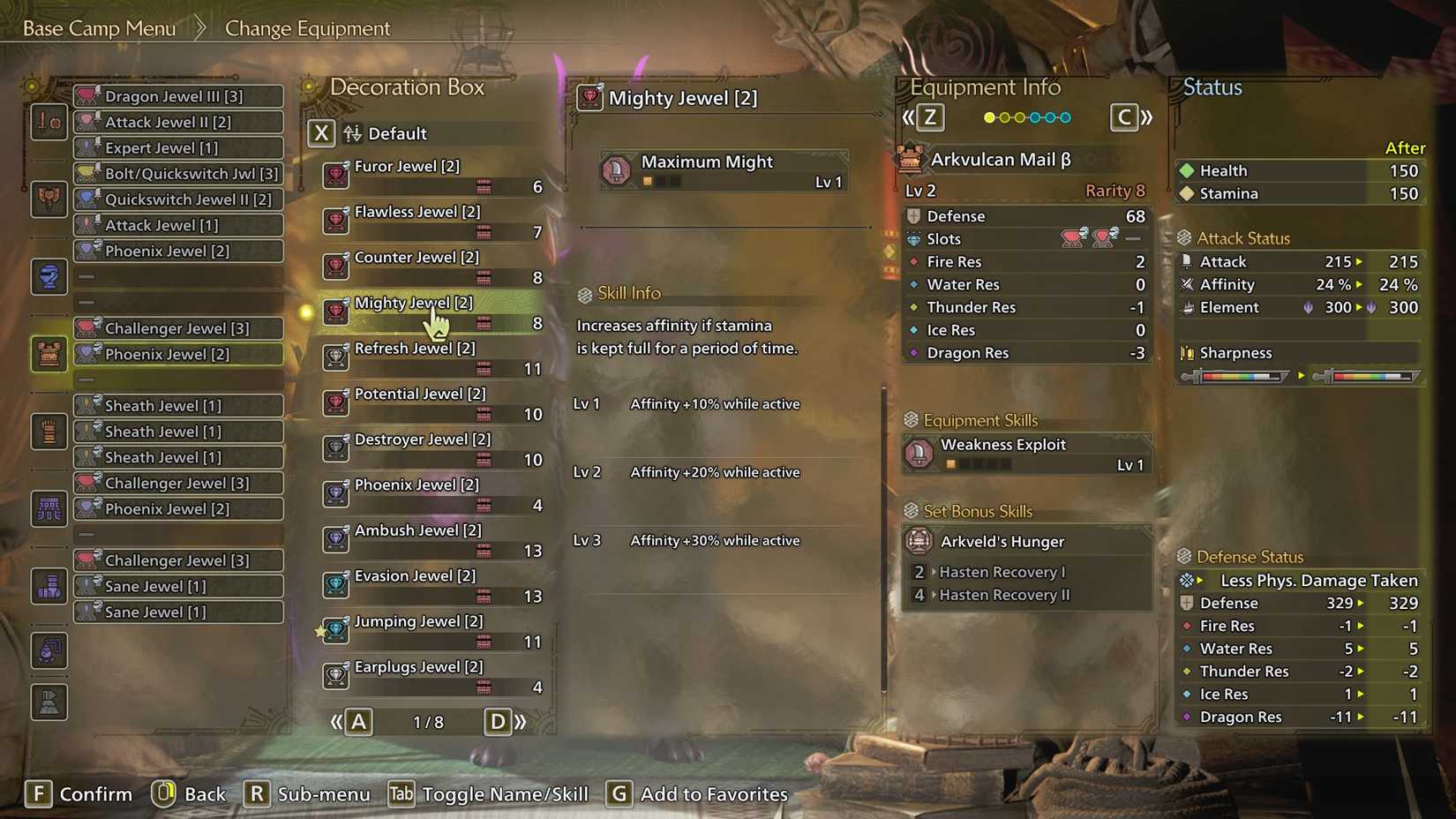1456x819 pixels.
Task: Select the charm slot icon
Action: pos(49,650)
